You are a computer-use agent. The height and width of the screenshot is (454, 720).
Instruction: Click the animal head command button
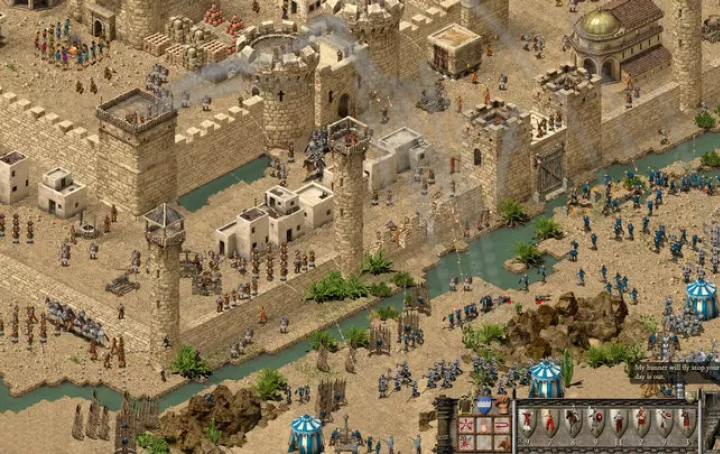point(502,442)
